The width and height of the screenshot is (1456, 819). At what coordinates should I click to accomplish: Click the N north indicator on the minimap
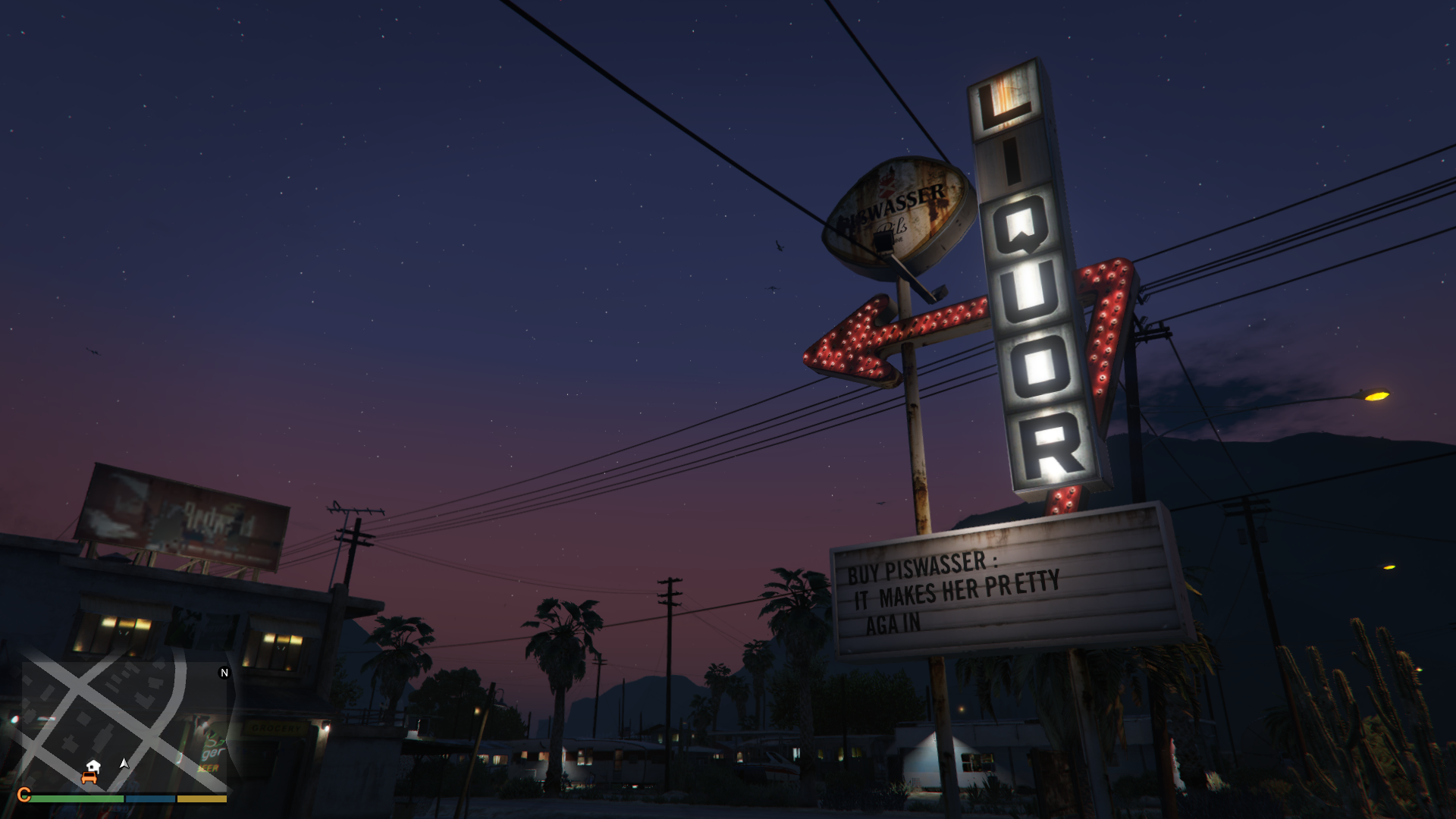[224, 673]
